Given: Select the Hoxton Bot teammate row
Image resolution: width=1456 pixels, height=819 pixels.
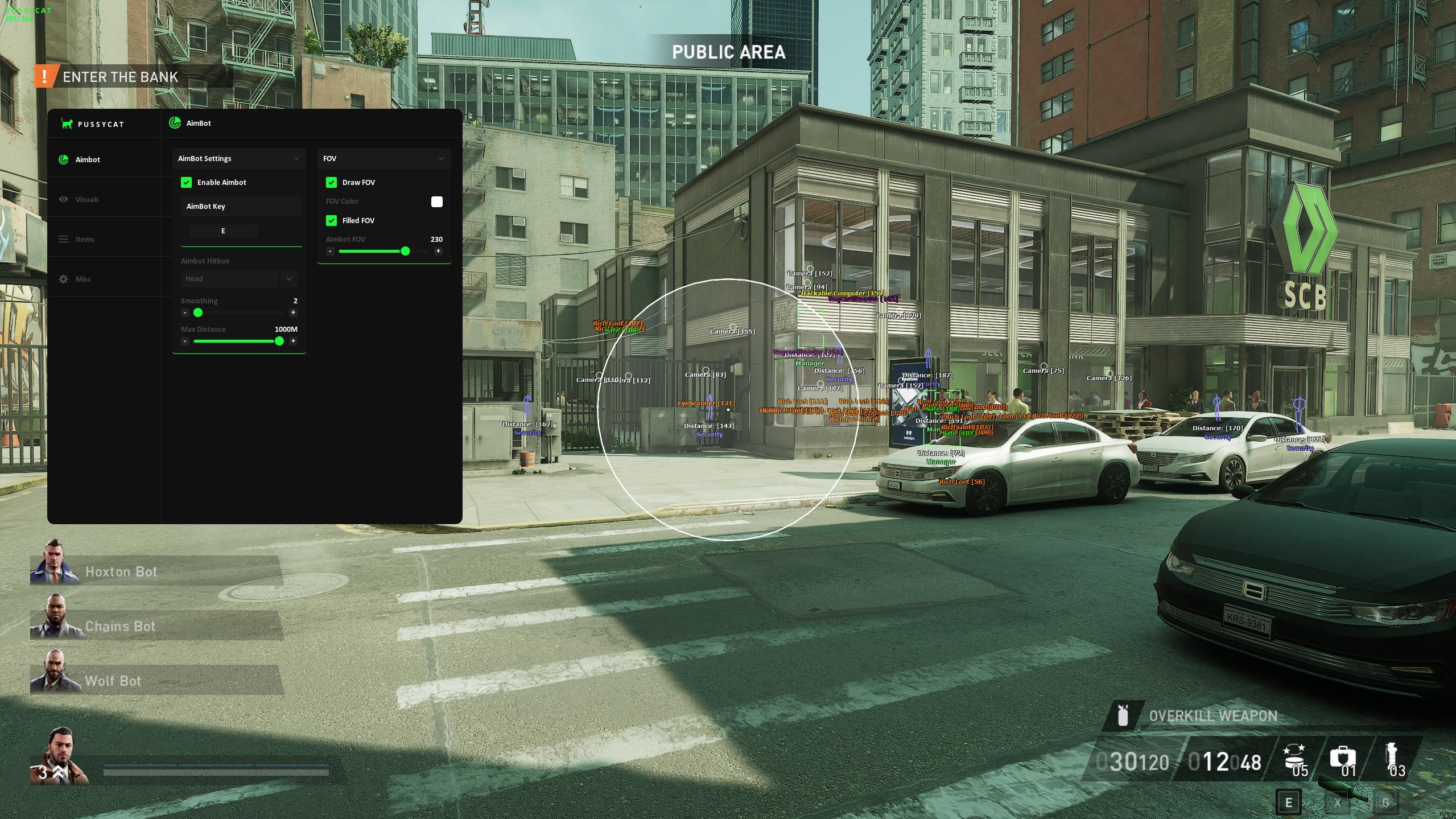Looking at the screenshot, I should 155,571.
